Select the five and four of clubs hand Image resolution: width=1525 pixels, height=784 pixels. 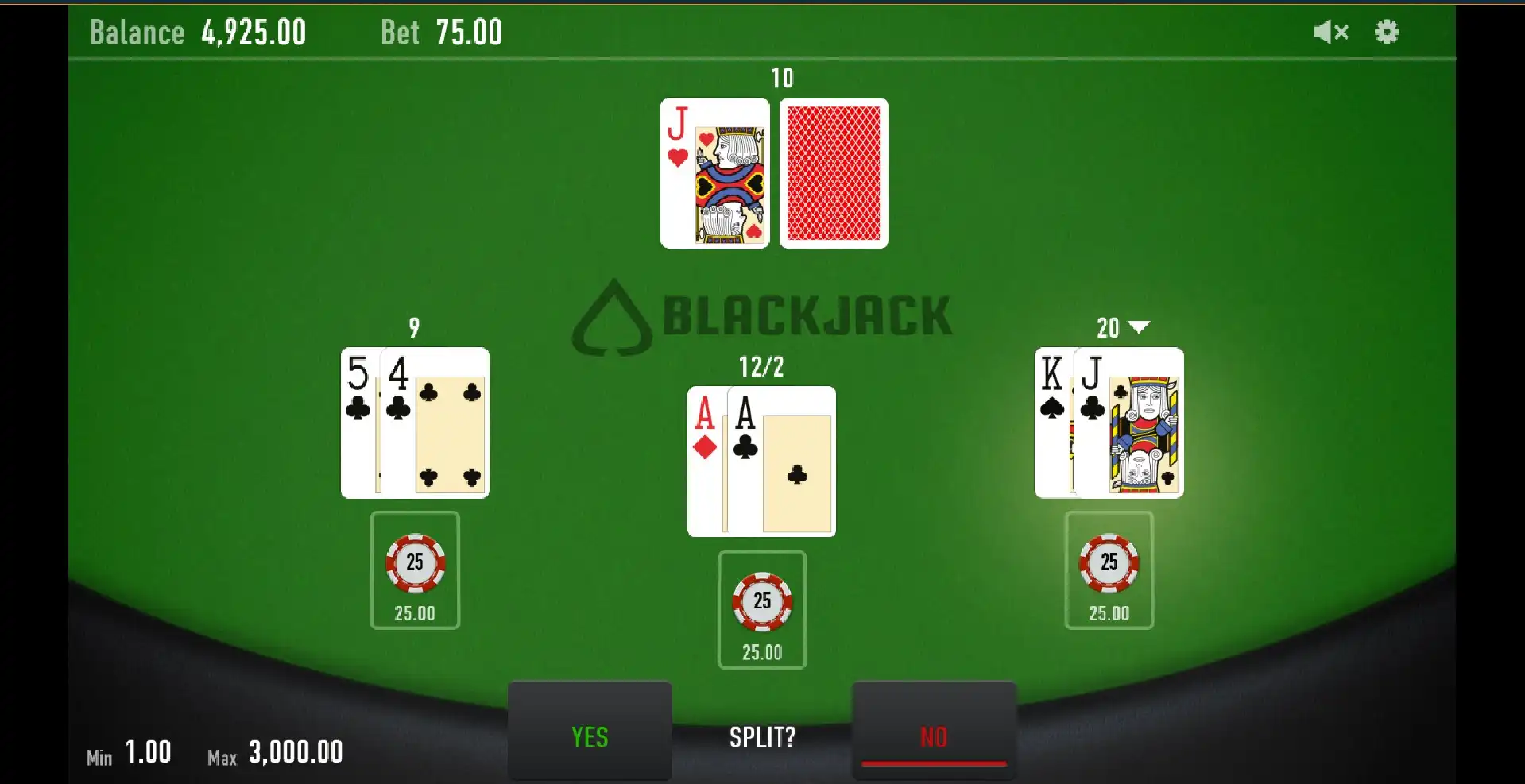(415, 423)
